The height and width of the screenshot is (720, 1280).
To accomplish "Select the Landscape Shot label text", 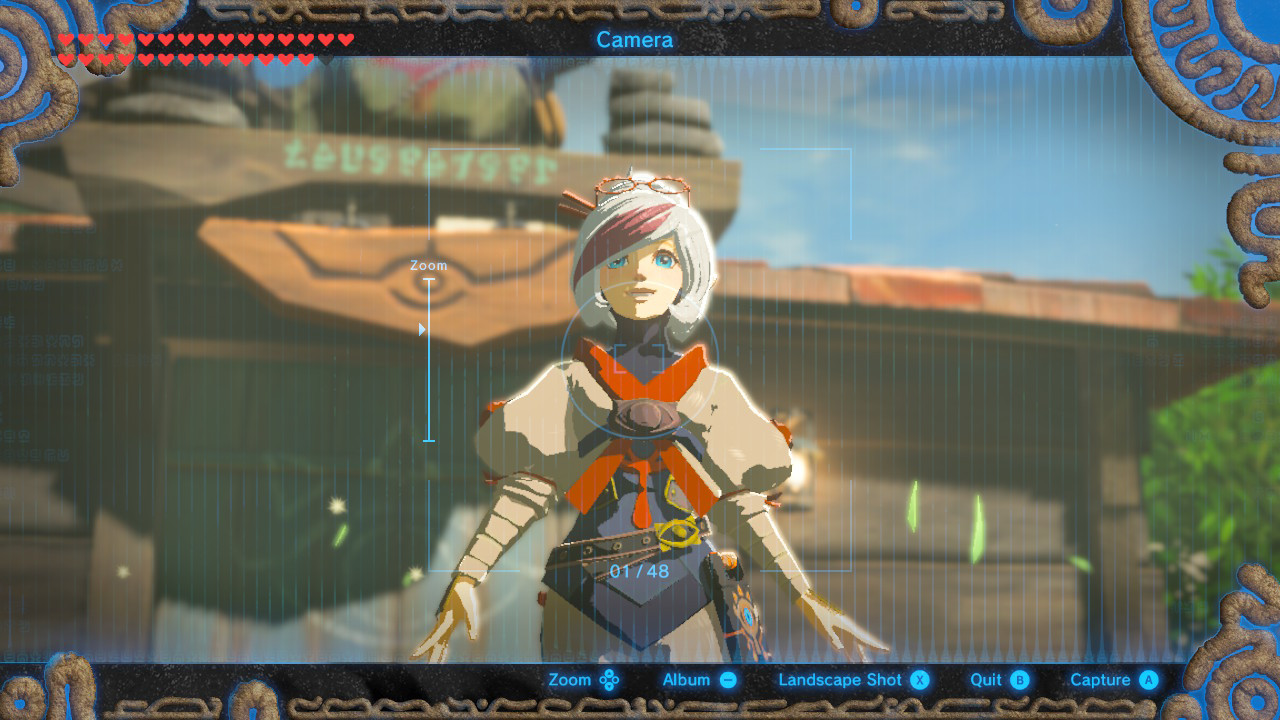I will 840,678.
